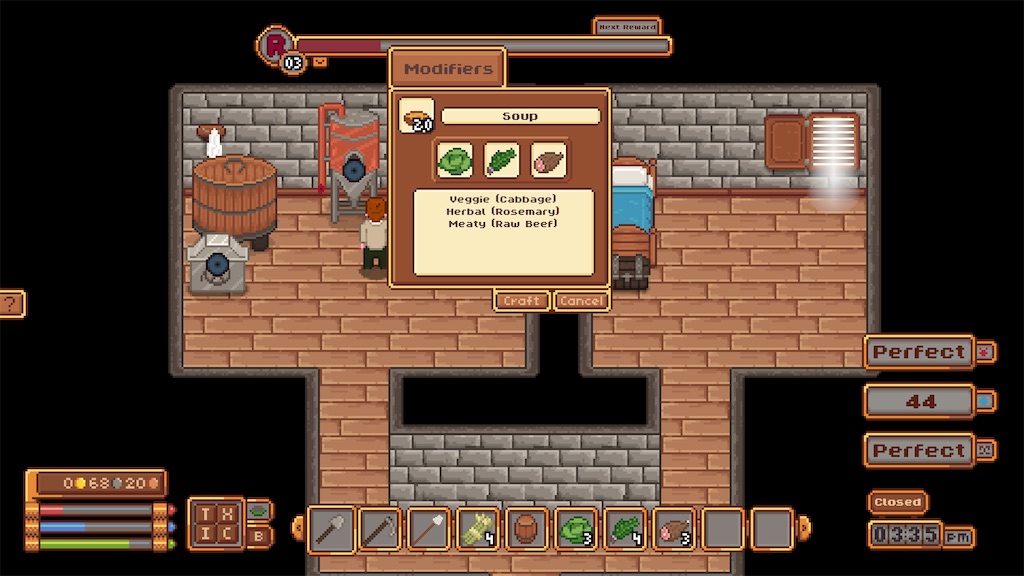Image resolution: width=1024 pixels, height=576 pixels.
Task: Select the rosemary stack in hotbar
Action: coord(627,529)
